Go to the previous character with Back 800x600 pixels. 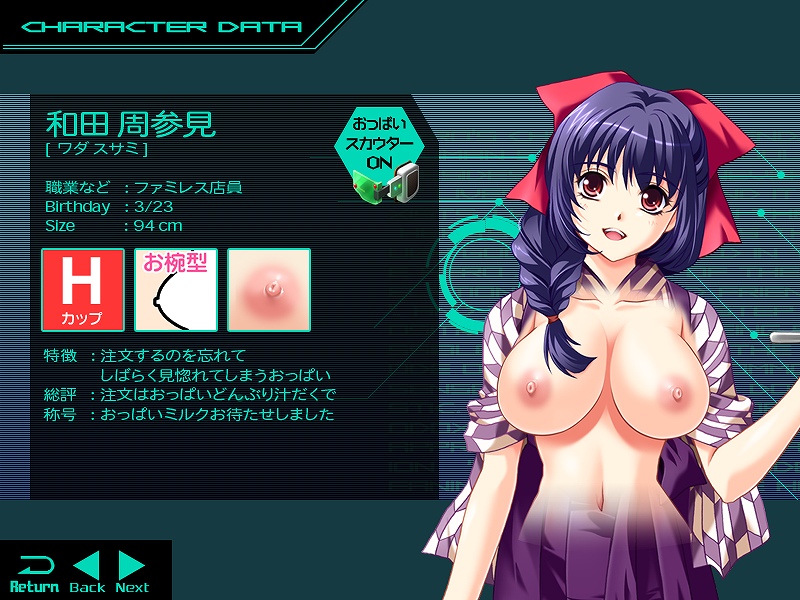click(87, 572)
